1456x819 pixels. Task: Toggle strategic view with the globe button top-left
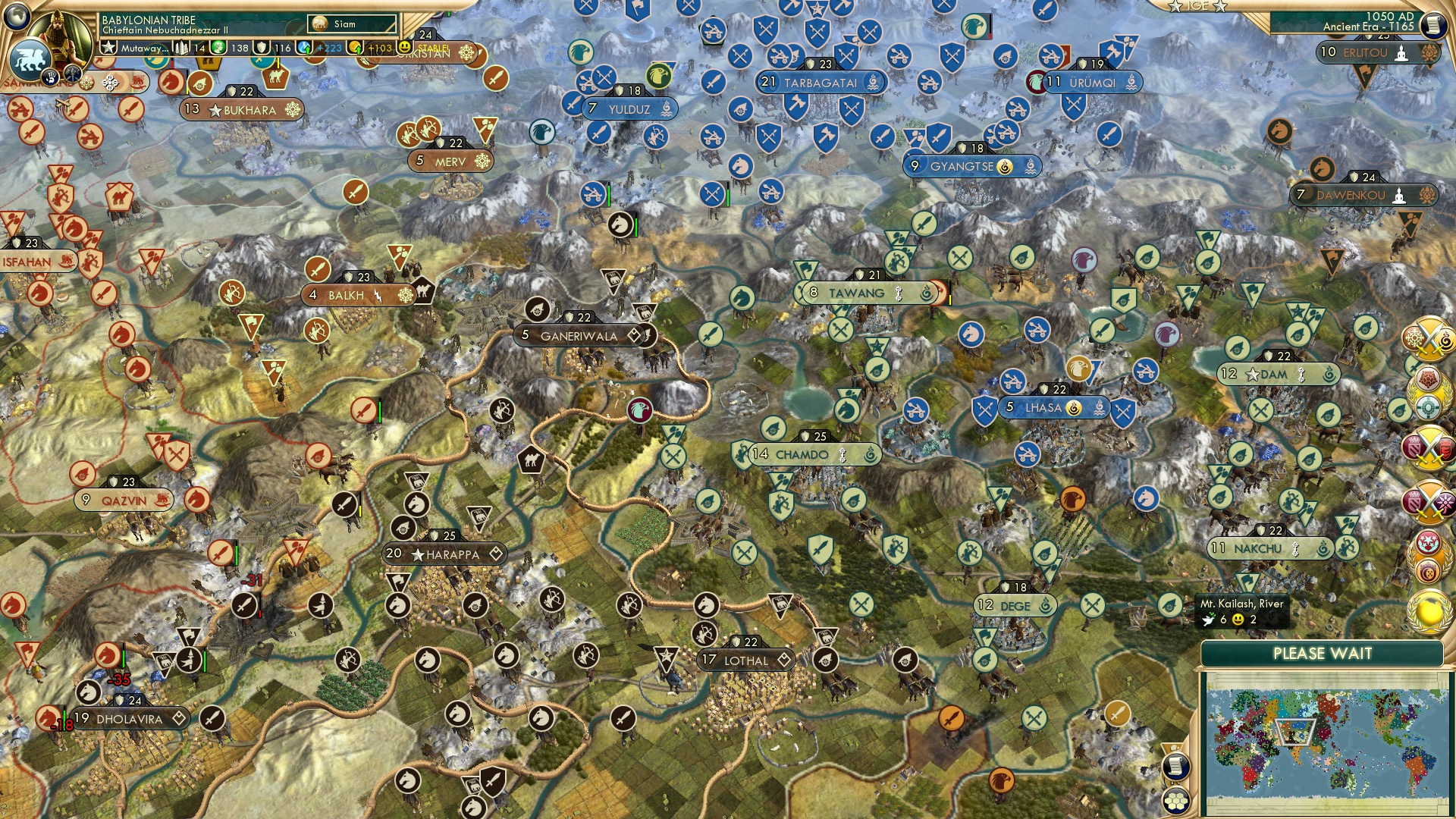16,16
